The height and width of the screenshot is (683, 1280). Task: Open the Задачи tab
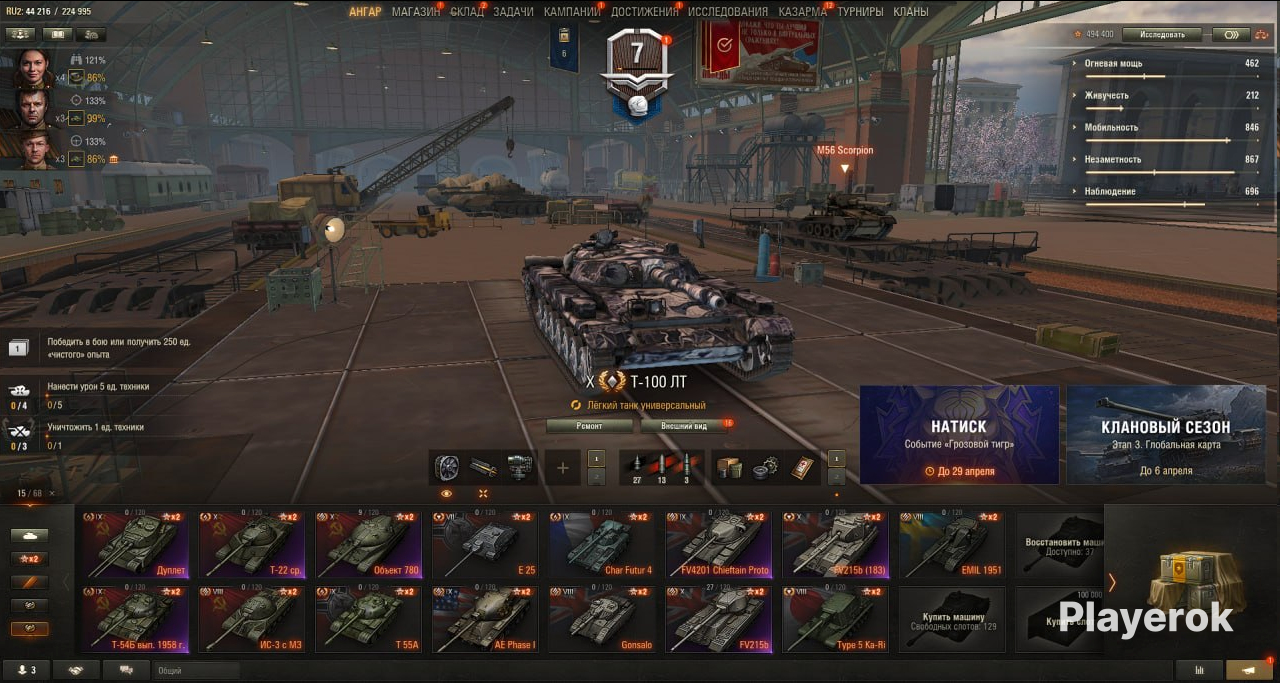coord(513,12)
